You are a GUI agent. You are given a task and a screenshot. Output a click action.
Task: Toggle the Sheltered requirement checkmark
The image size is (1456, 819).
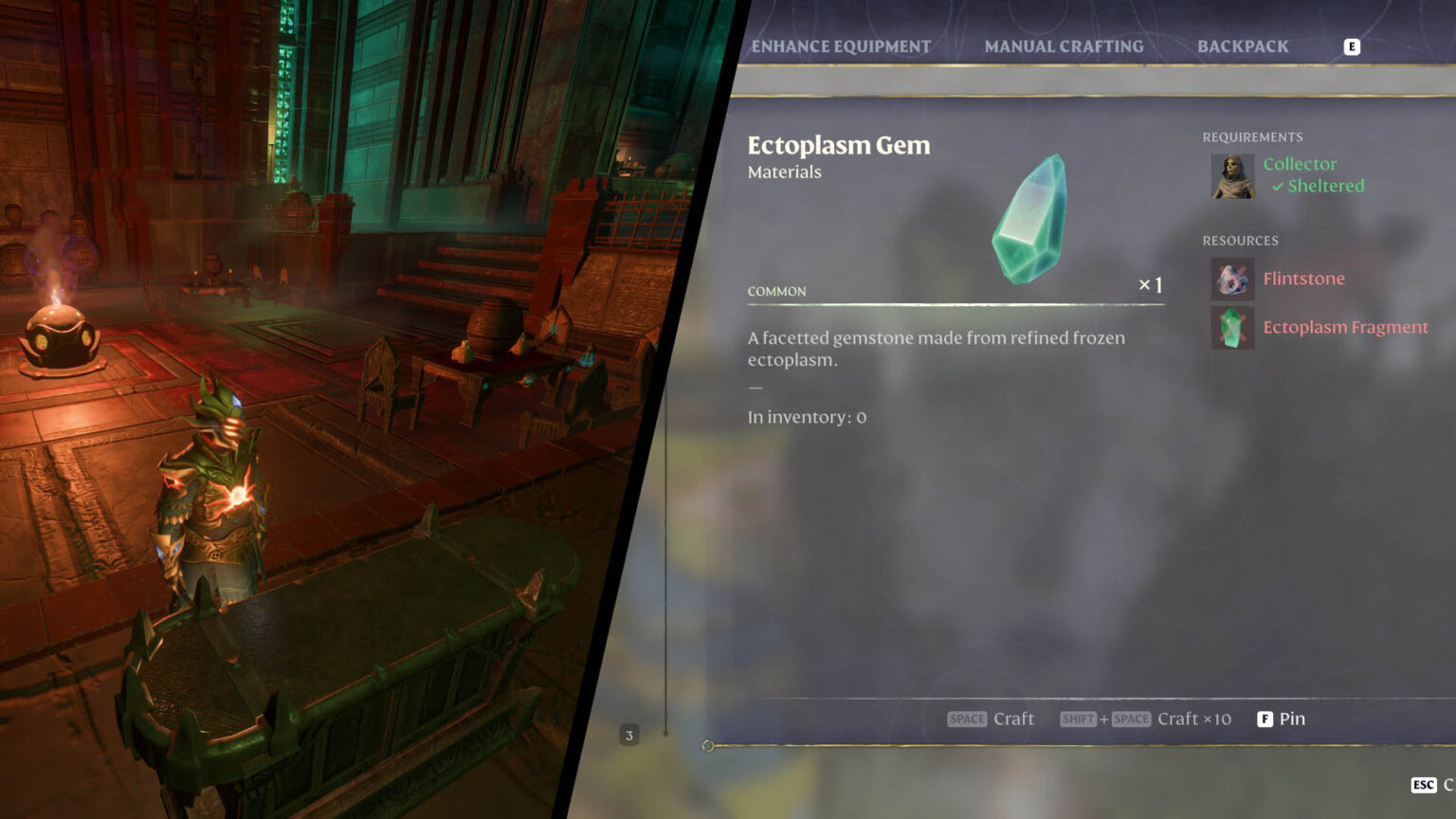pos(1279,186)
